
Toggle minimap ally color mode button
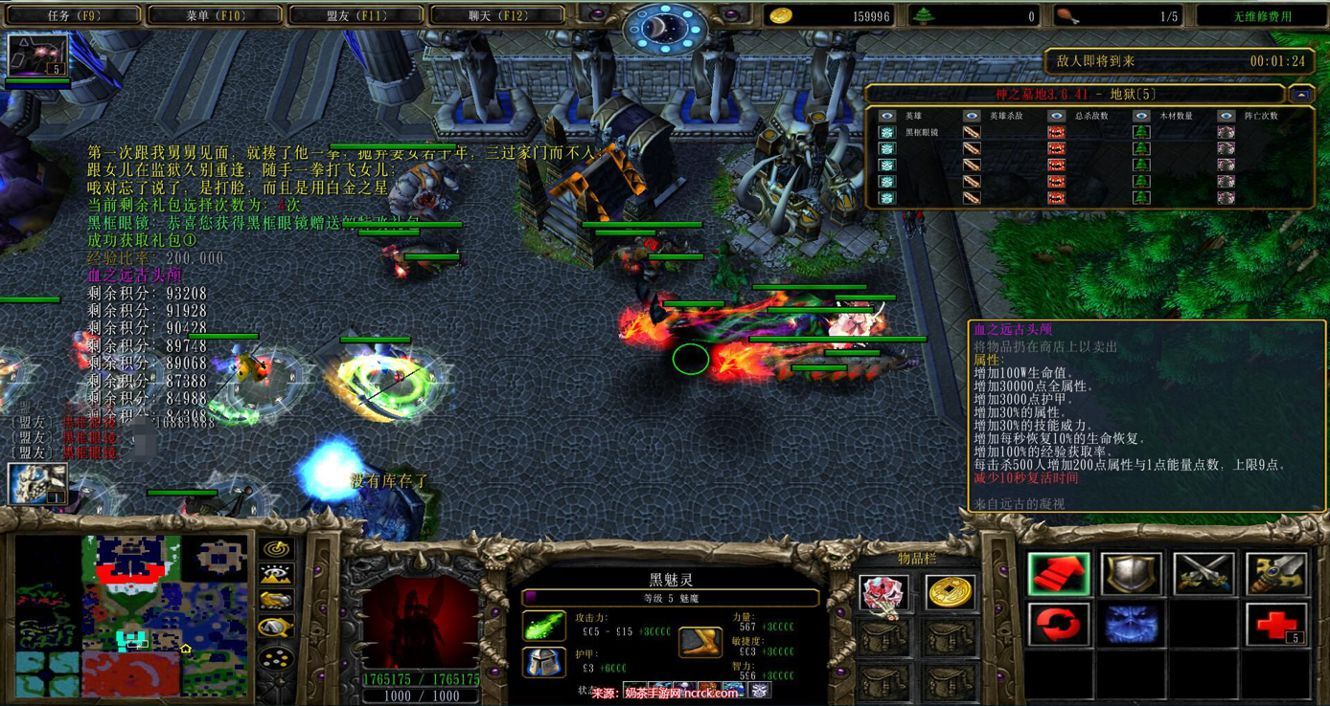[275, 601]
